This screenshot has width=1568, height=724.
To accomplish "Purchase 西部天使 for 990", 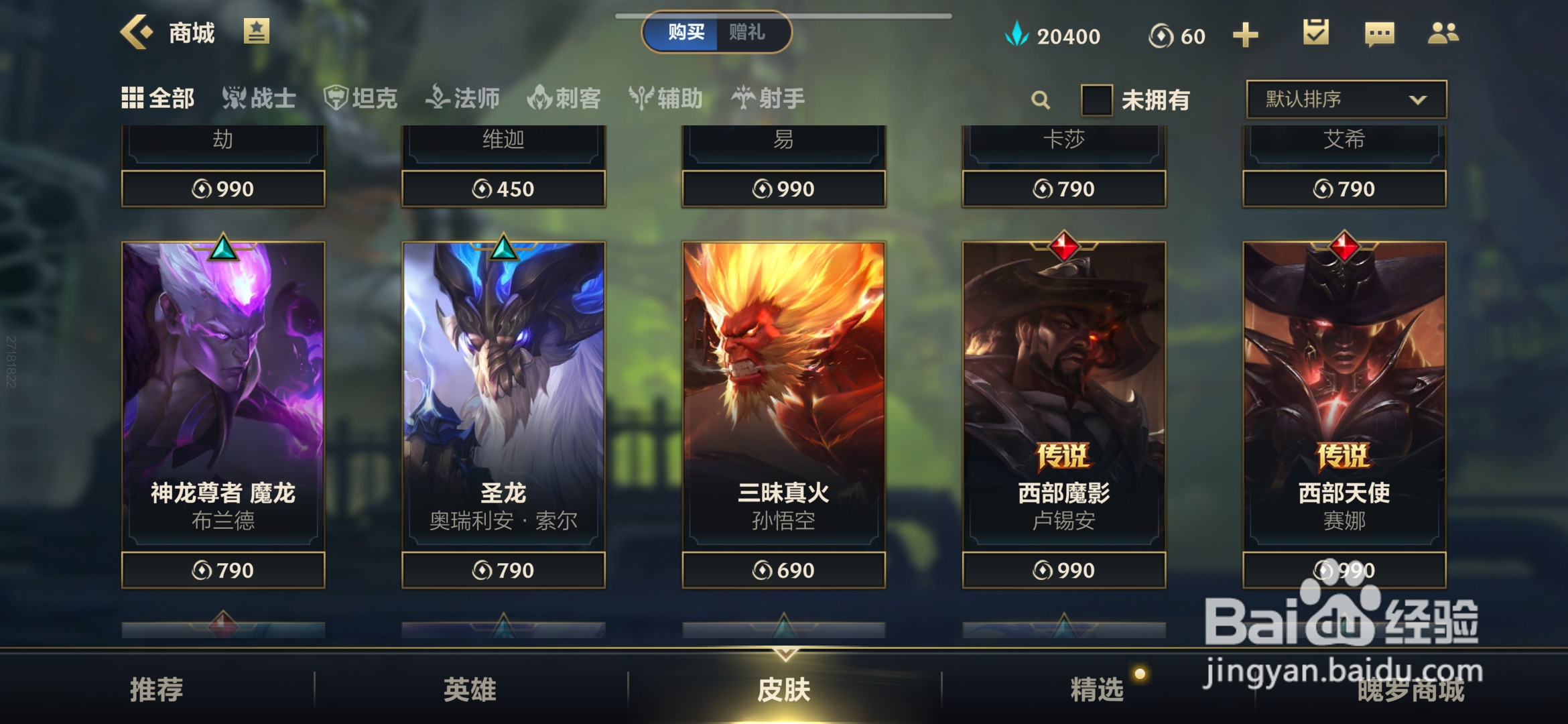I will [1343, 569].
